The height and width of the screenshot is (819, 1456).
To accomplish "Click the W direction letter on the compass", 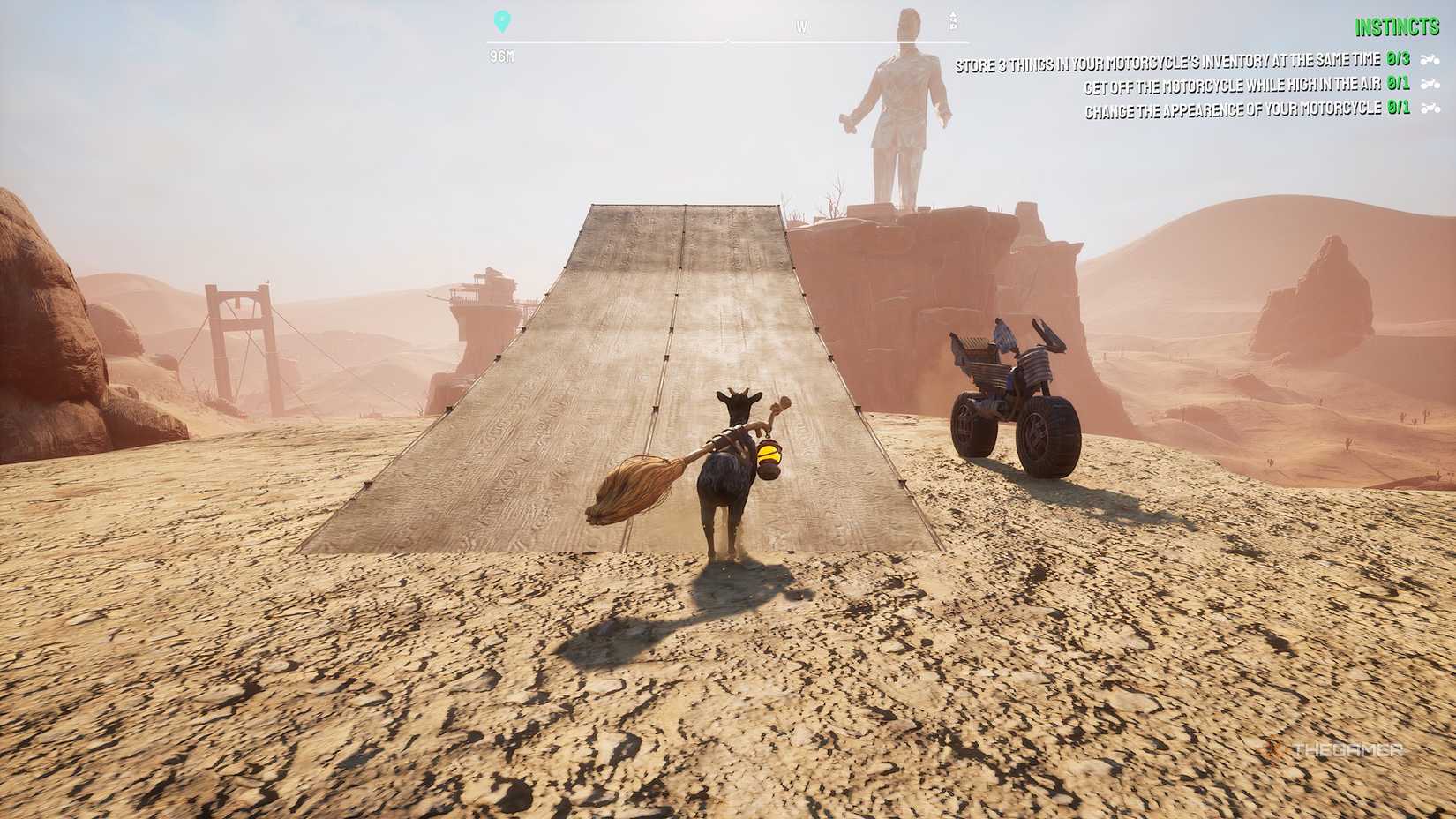I will pyautogui.click(x=802, y=26).
